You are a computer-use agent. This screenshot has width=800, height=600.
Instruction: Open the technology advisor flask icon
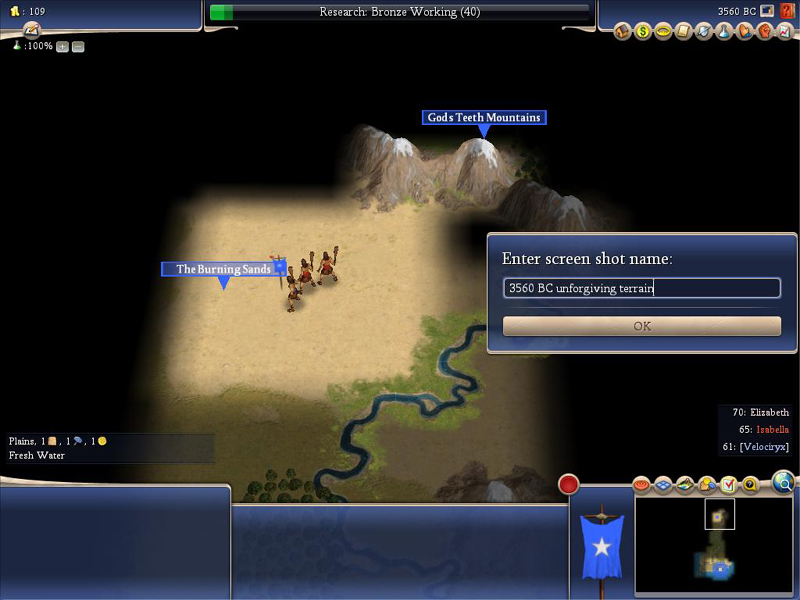(724, 32)
